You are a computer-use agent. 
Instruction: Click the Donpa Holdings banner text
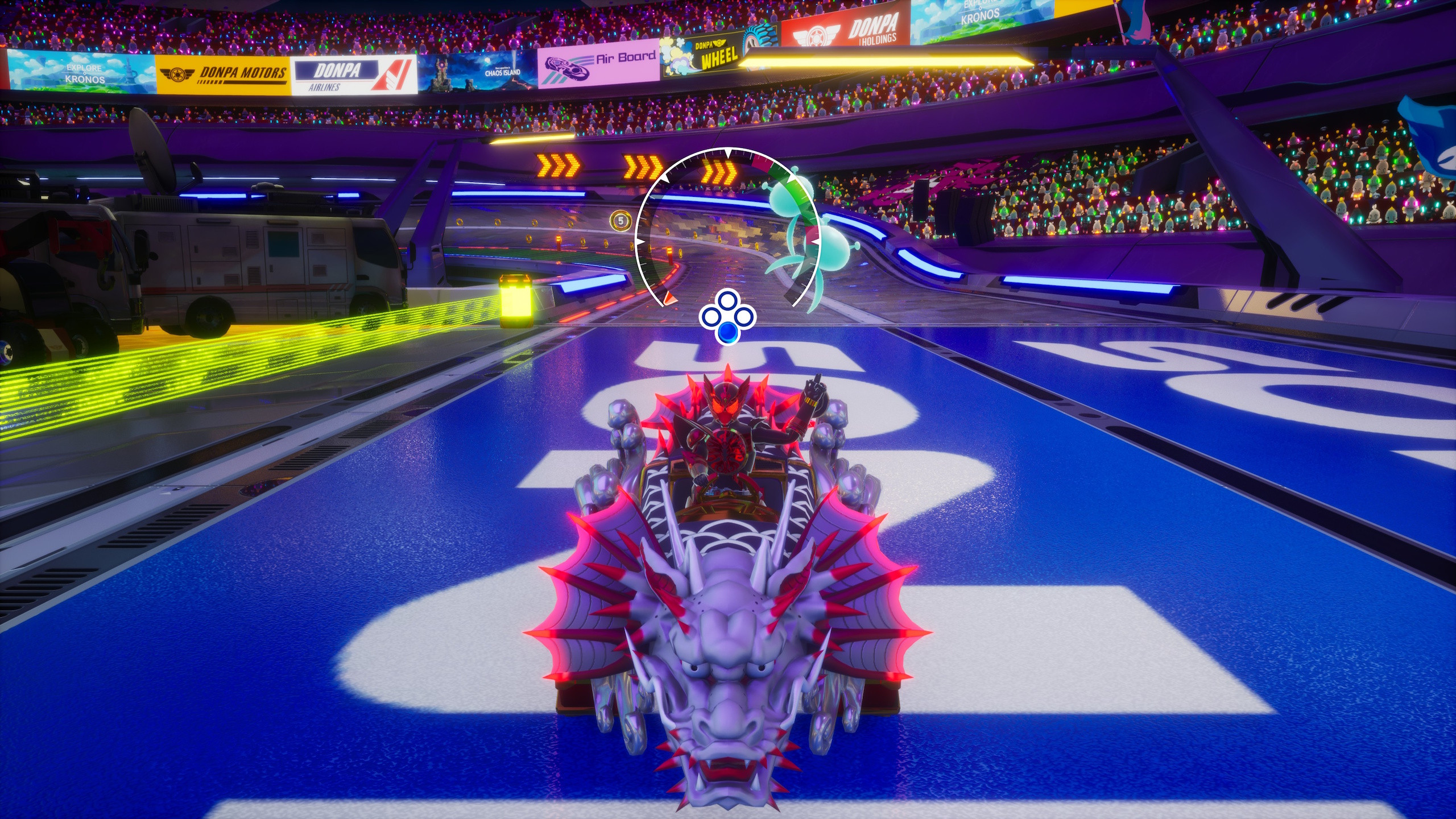pos(872,28)
